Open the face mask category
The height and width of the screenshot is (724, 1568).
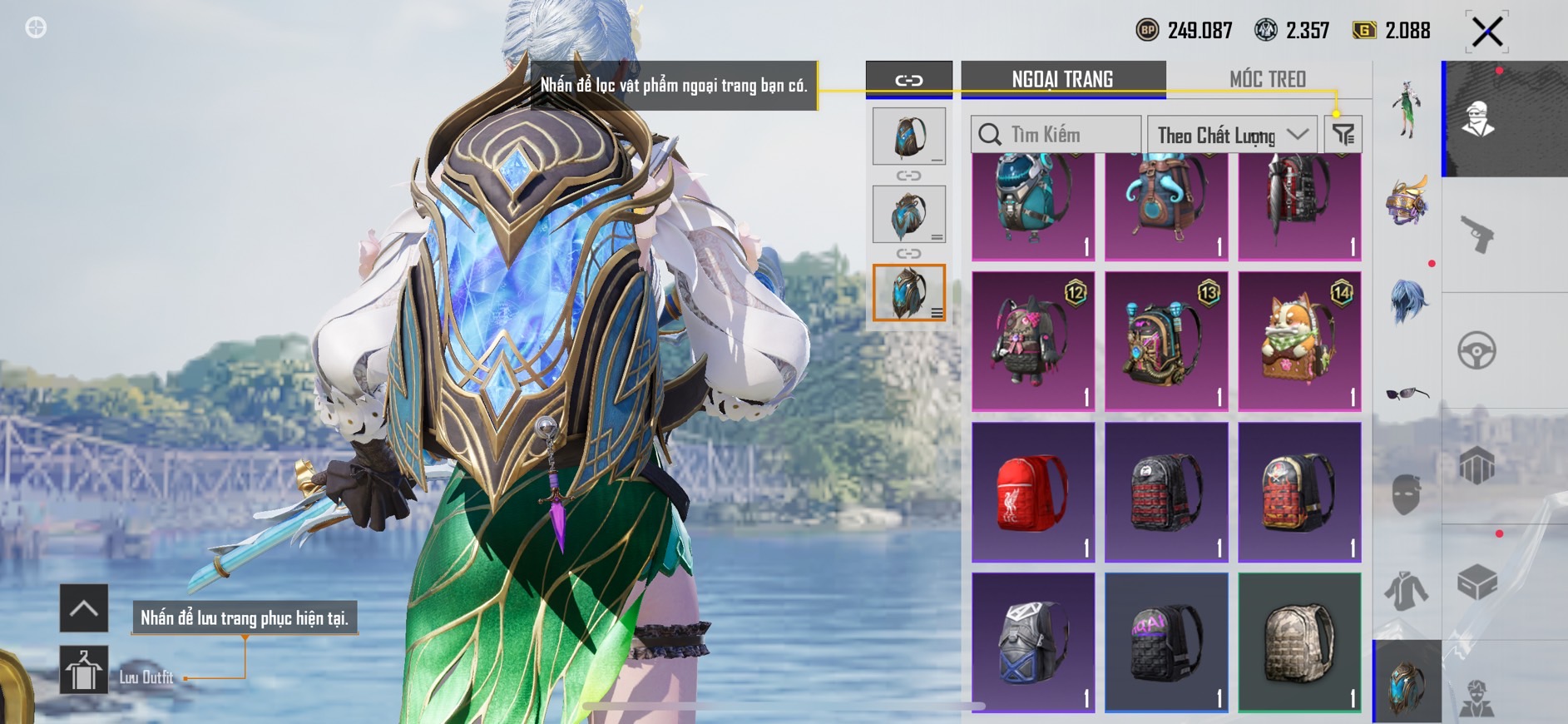click(x=1407, y=493)
